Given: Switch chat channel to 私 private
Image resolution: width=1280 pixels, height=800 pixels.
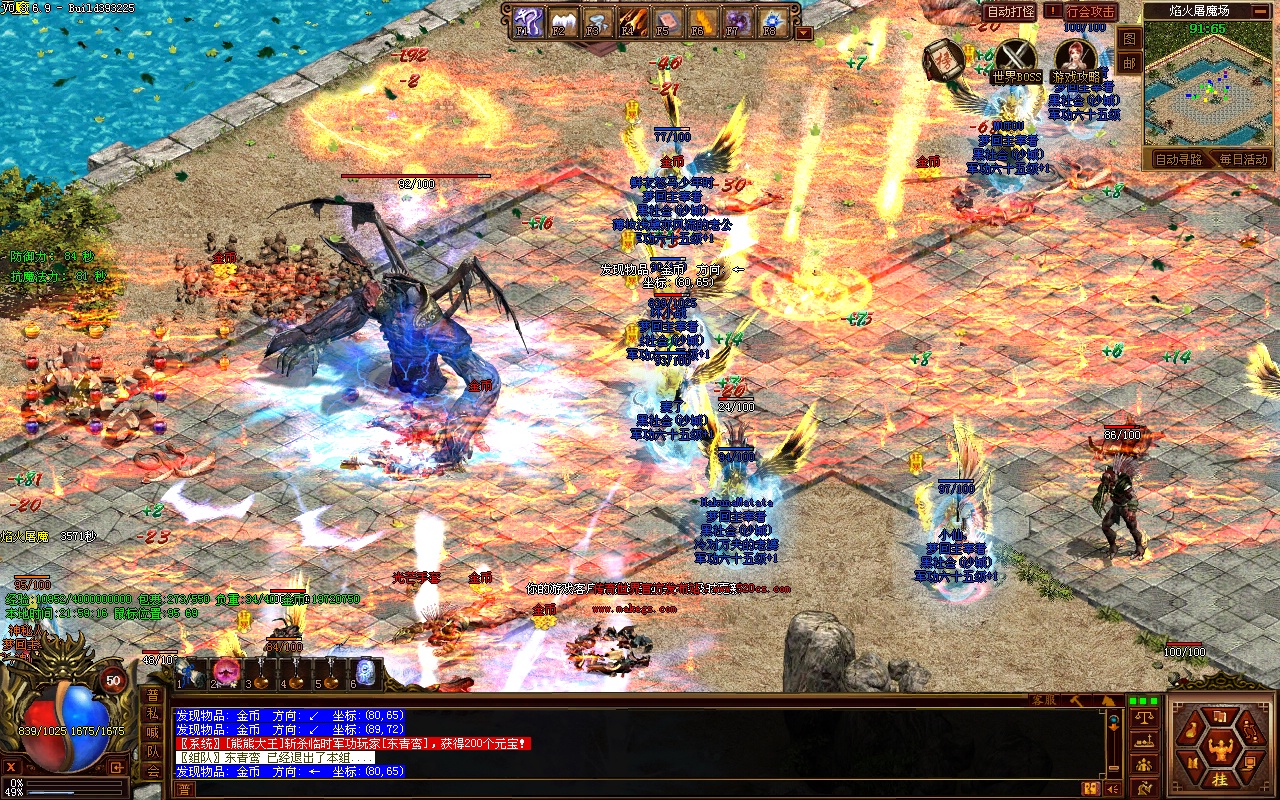Looking at the screenshot, I should pyautogui.click(x=152, y=714).
